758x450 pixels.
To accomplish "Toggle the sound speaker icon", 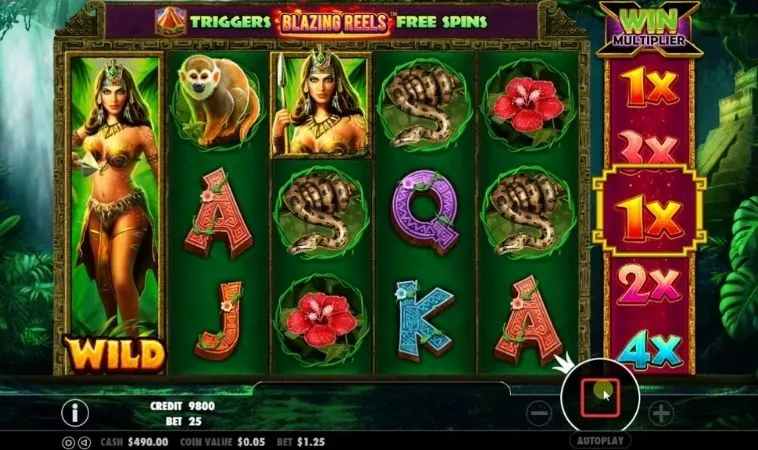I will [83, 441].
